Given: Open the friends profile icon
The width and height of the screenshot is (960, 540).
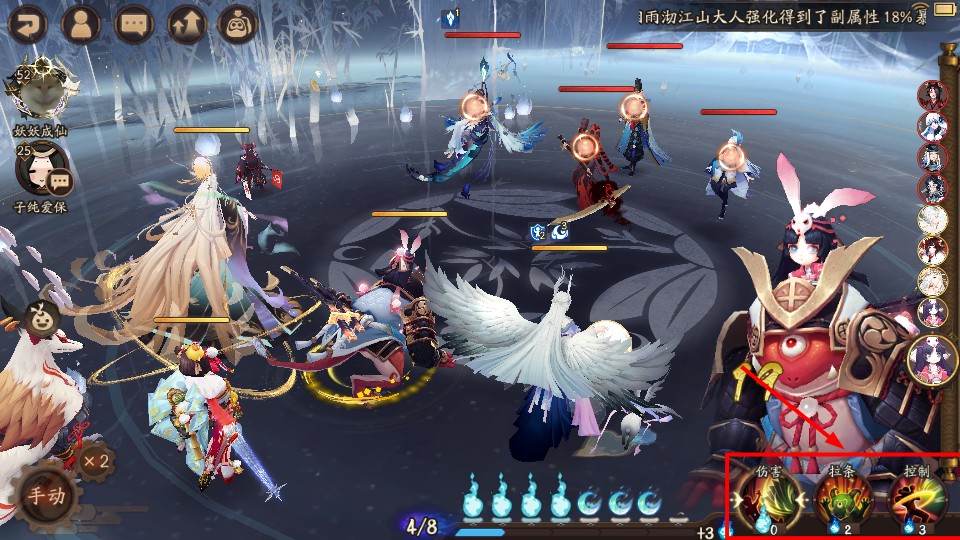Looking at the screenshot, I should coord(81,23).
